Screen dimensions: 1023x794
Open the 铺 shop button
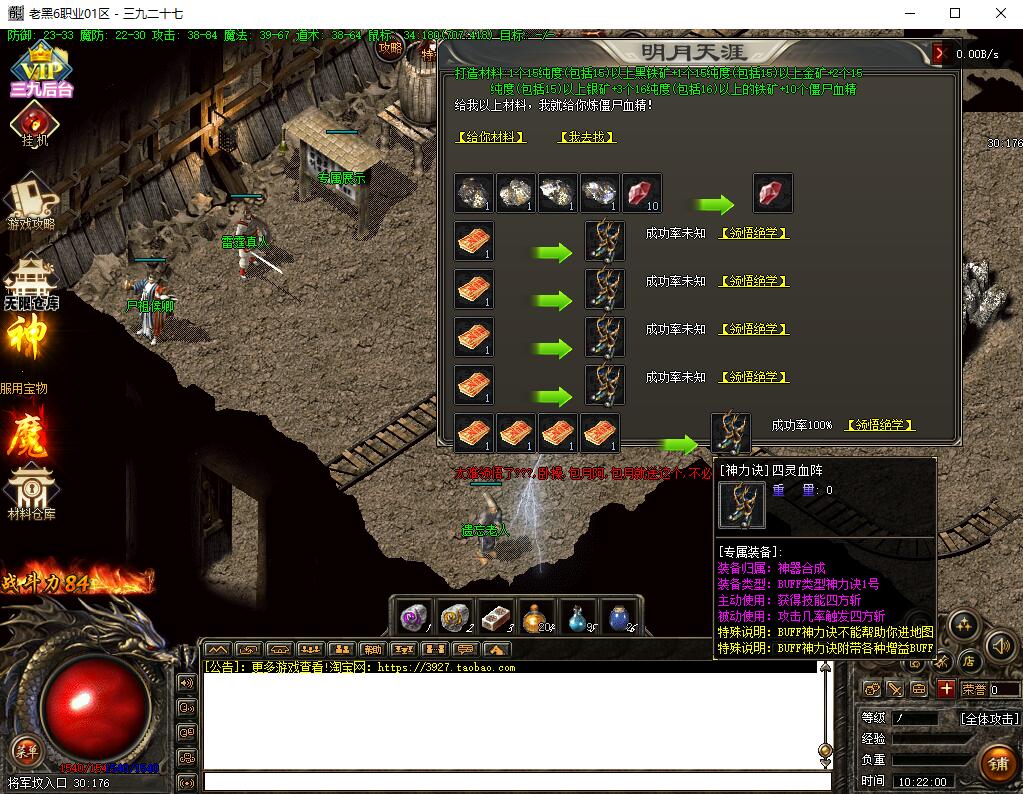tap(996, 764)
